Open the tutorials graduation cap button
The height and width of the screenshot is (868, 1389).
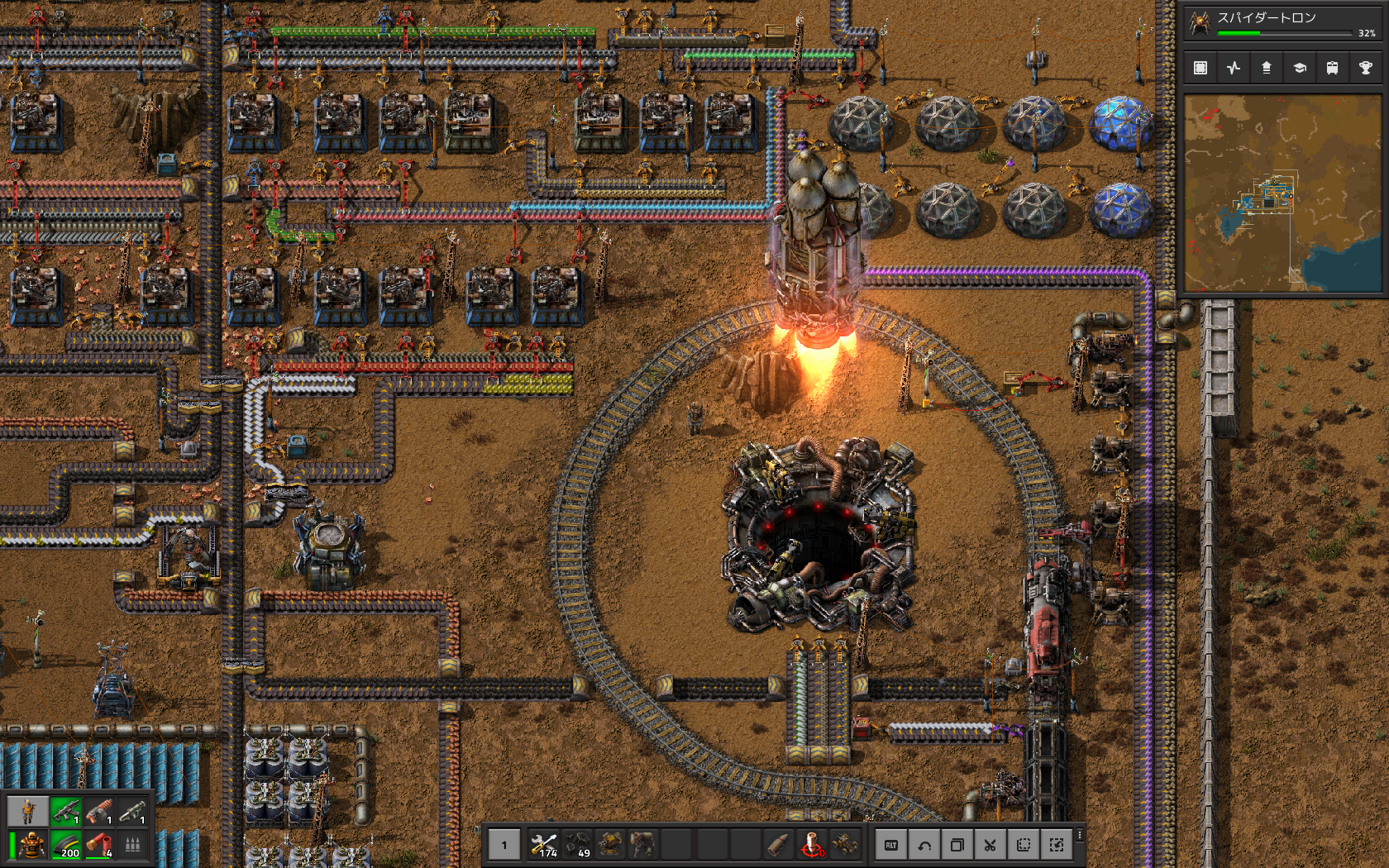coord(1300,68)
